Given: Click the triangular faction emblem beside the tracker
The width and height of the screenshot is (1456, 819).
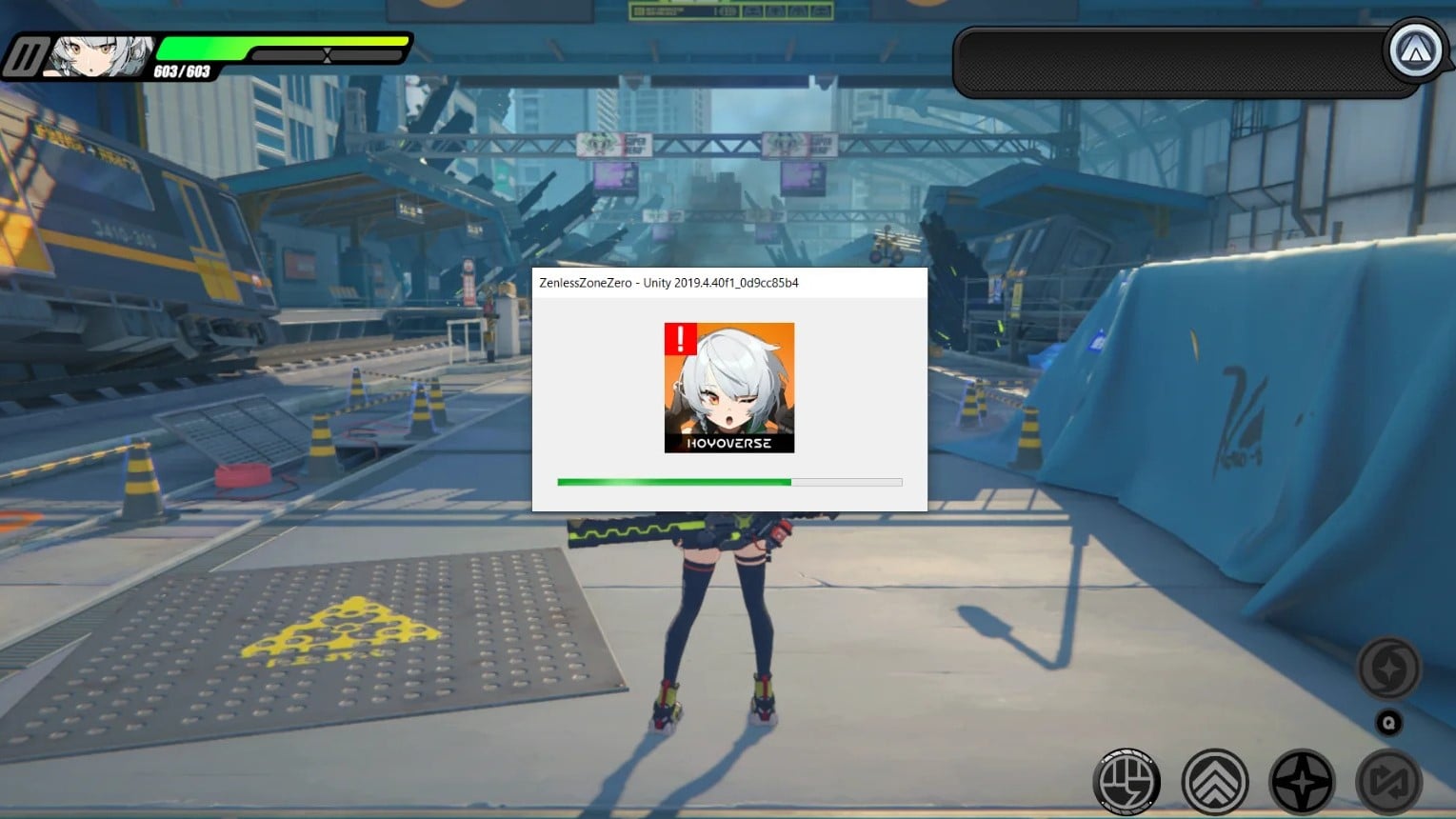Looking at the screenshot, I should click(x=1416, y=52).
